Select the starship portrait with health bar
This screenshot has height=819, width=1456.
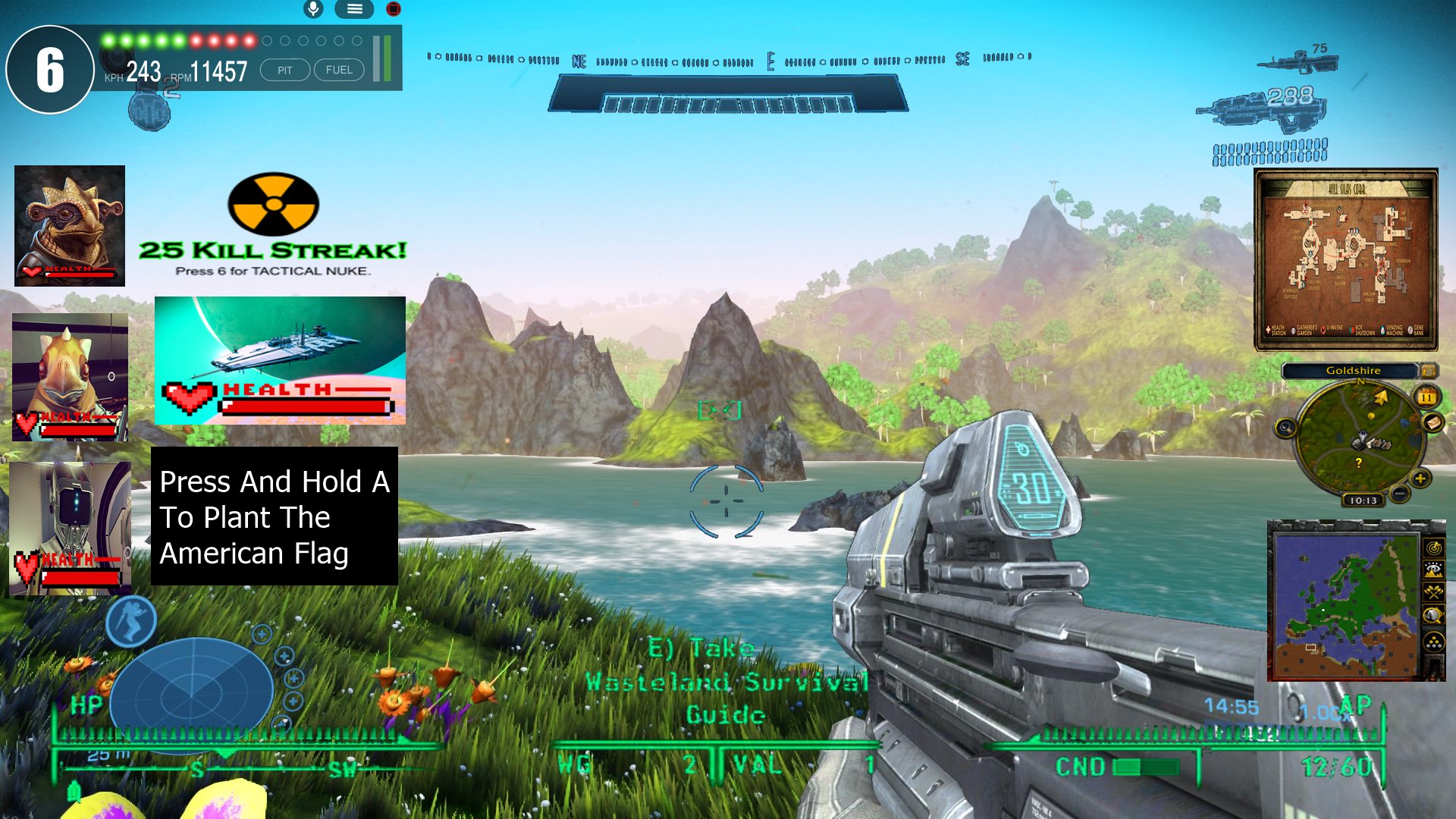coord(280,360)
